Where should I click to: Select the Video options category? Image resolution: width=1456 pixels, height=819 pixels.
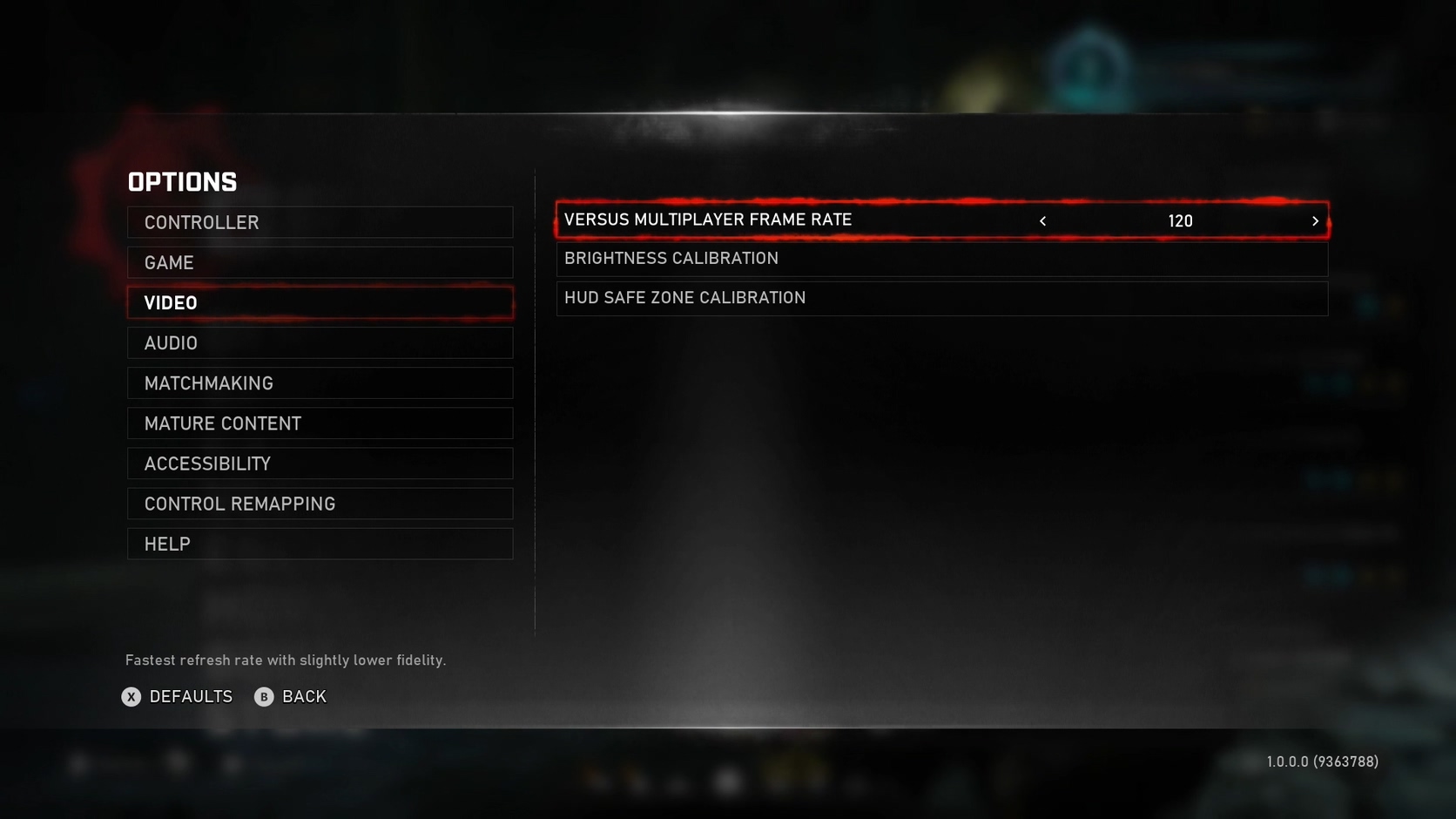click(320, 303)
